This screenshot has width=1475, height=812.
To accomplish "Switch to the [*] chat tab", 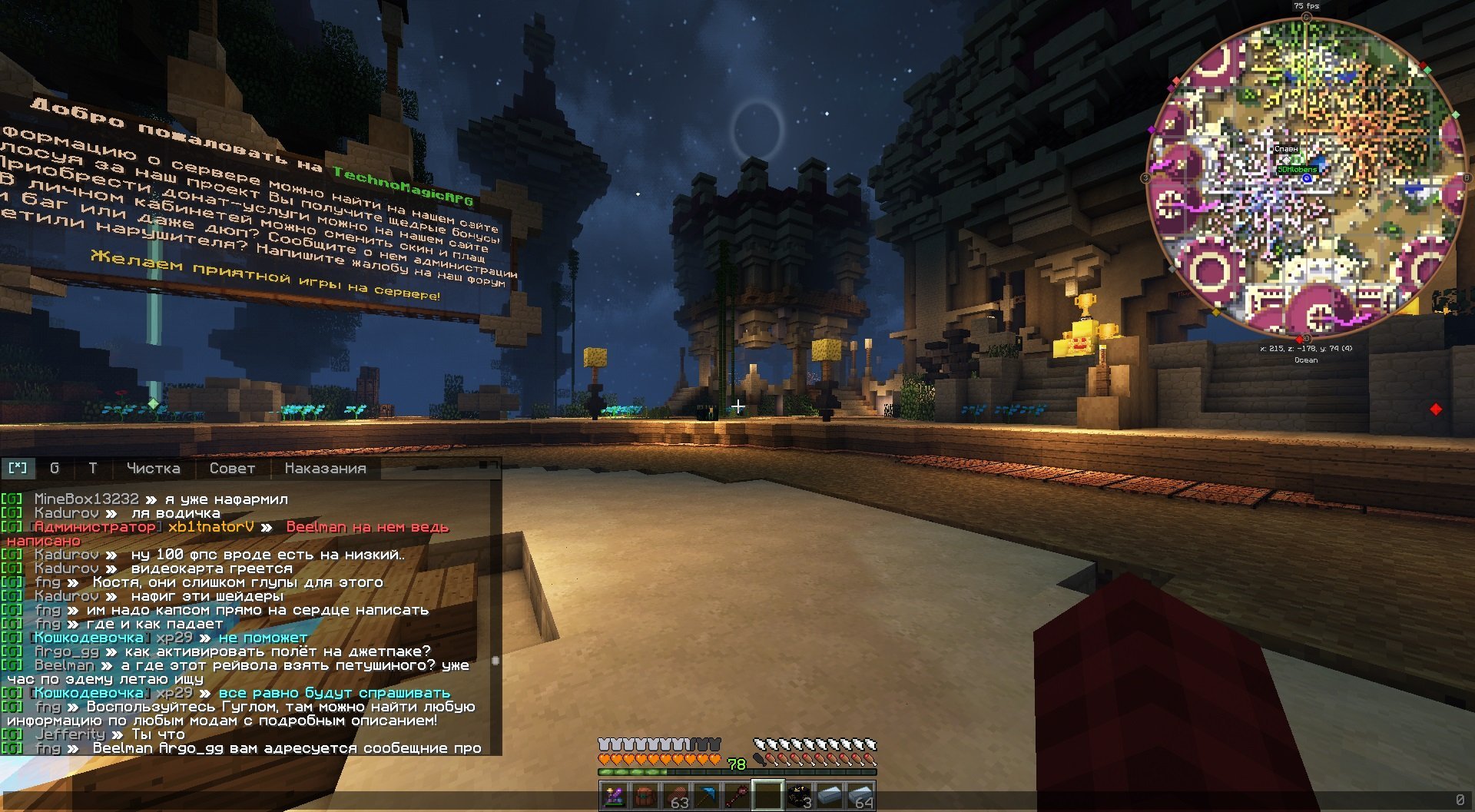I will click(18, 468).
